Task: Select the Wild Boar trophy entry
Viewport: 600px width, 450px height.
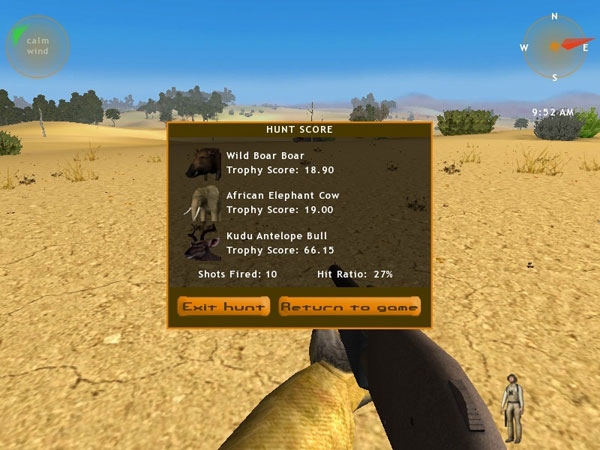Action: click(x=265, y=163)
